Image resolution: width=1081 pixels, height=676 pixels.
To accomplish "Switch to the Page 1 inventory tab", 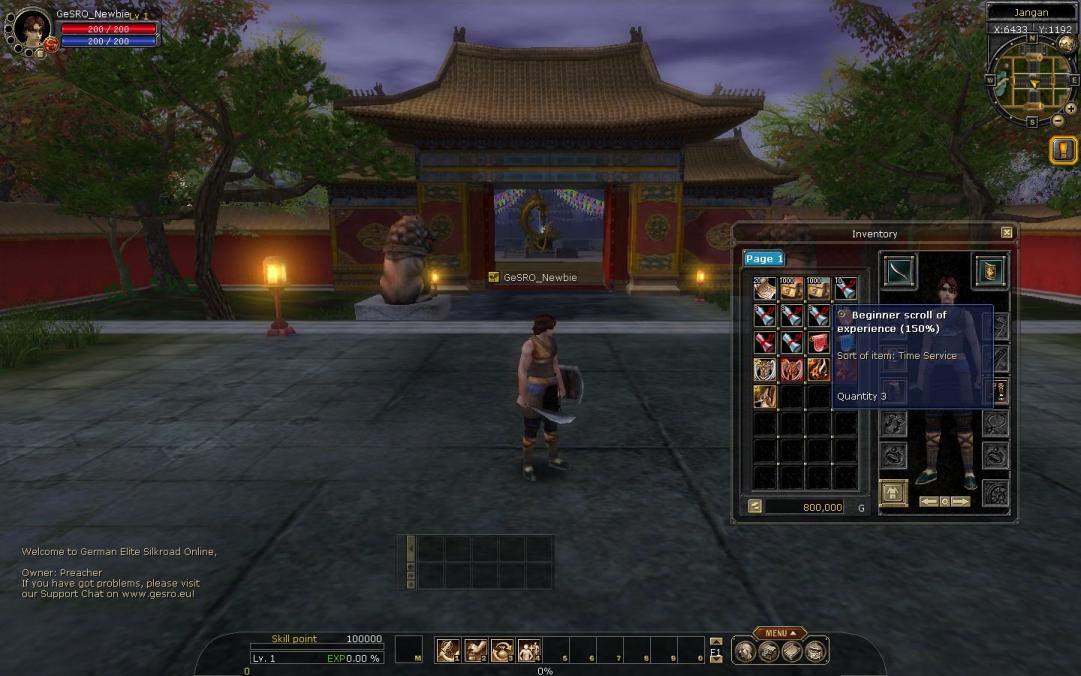I will point(763,258).
